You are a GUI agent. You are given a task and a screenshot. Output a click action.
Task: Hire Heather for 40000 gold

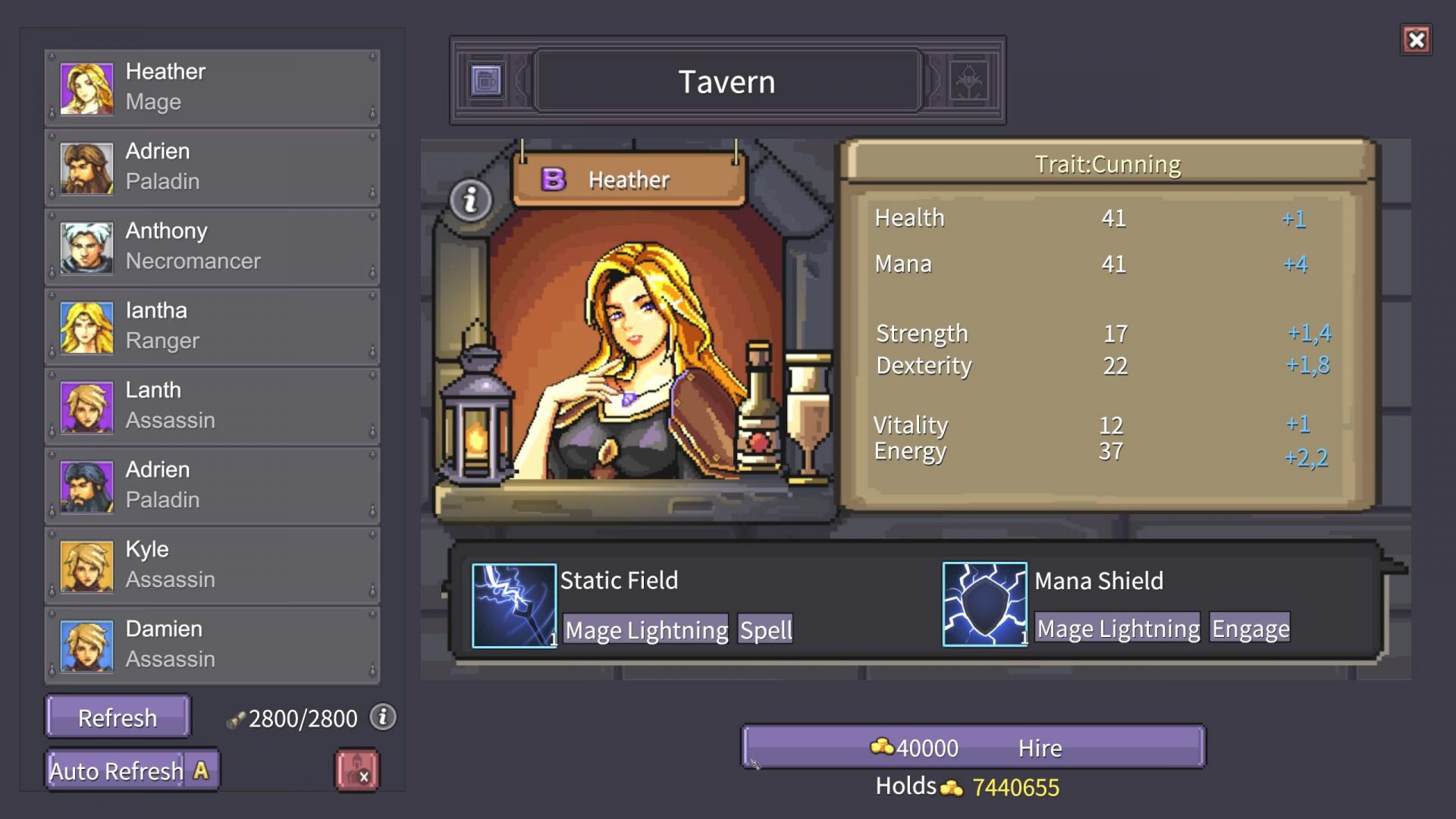tap(973, 748)
